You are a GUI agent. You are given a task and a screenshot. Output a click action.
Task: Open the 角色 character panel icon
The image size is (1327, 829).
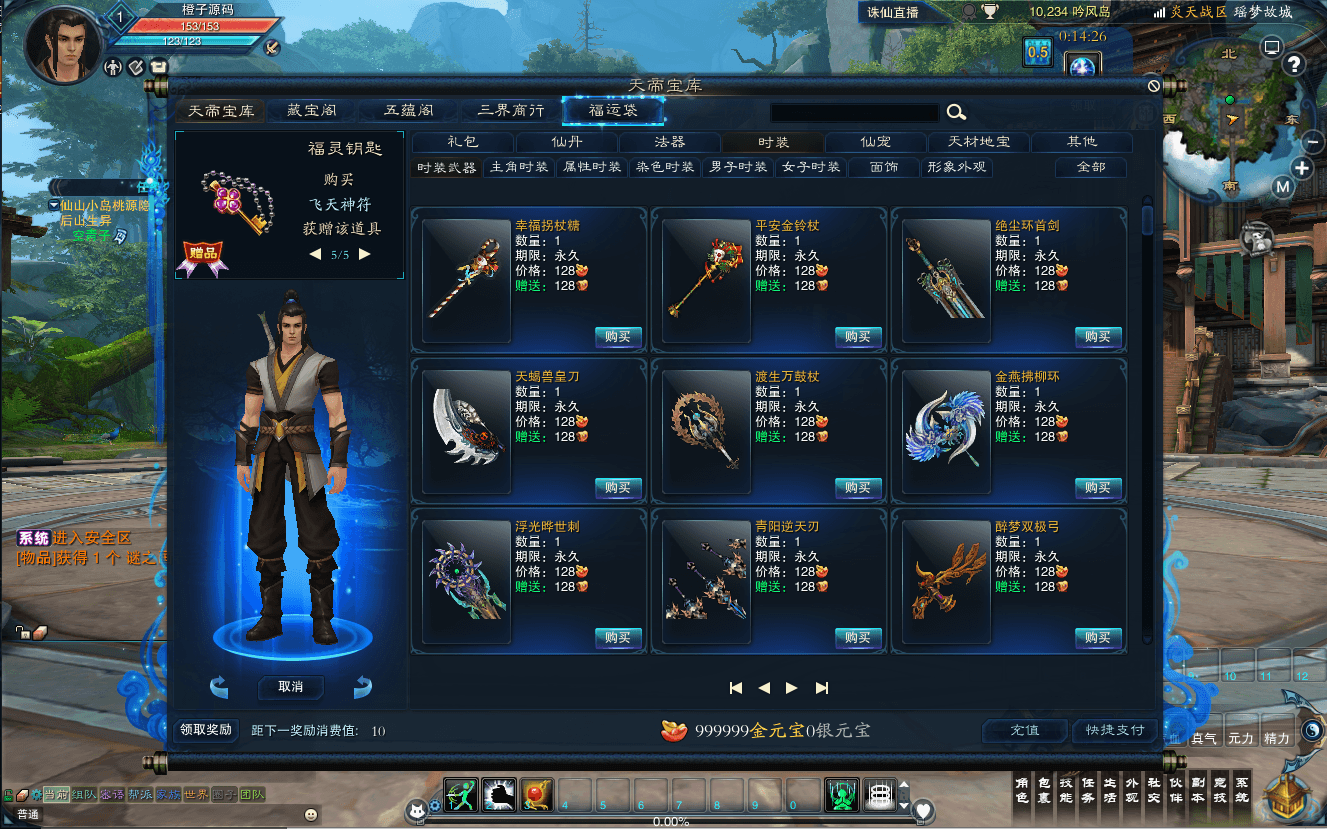tap(1023, 795)
